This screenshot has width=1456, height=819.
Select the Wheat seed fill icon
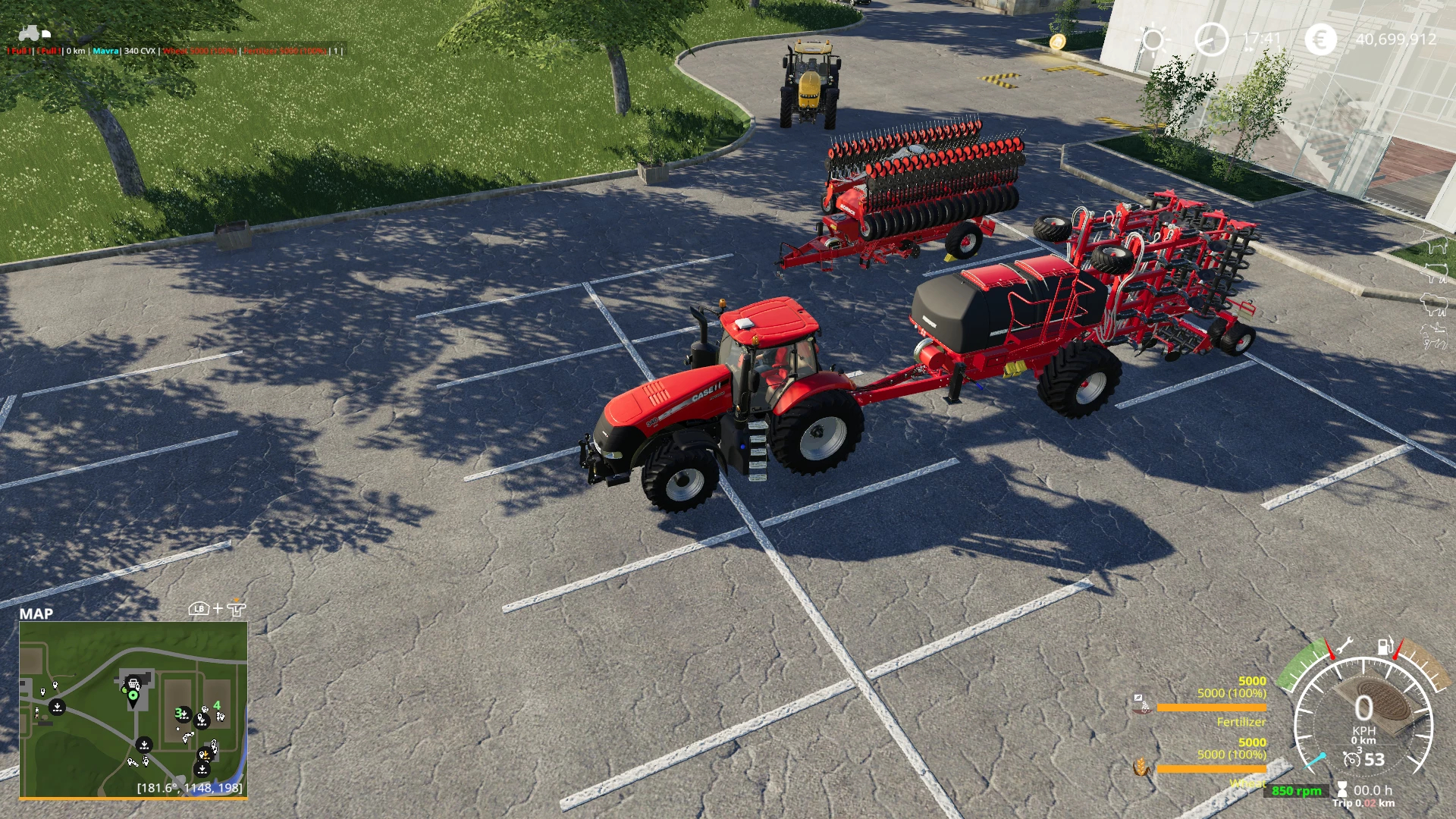pyautogui.click(x=1140, y=767)
